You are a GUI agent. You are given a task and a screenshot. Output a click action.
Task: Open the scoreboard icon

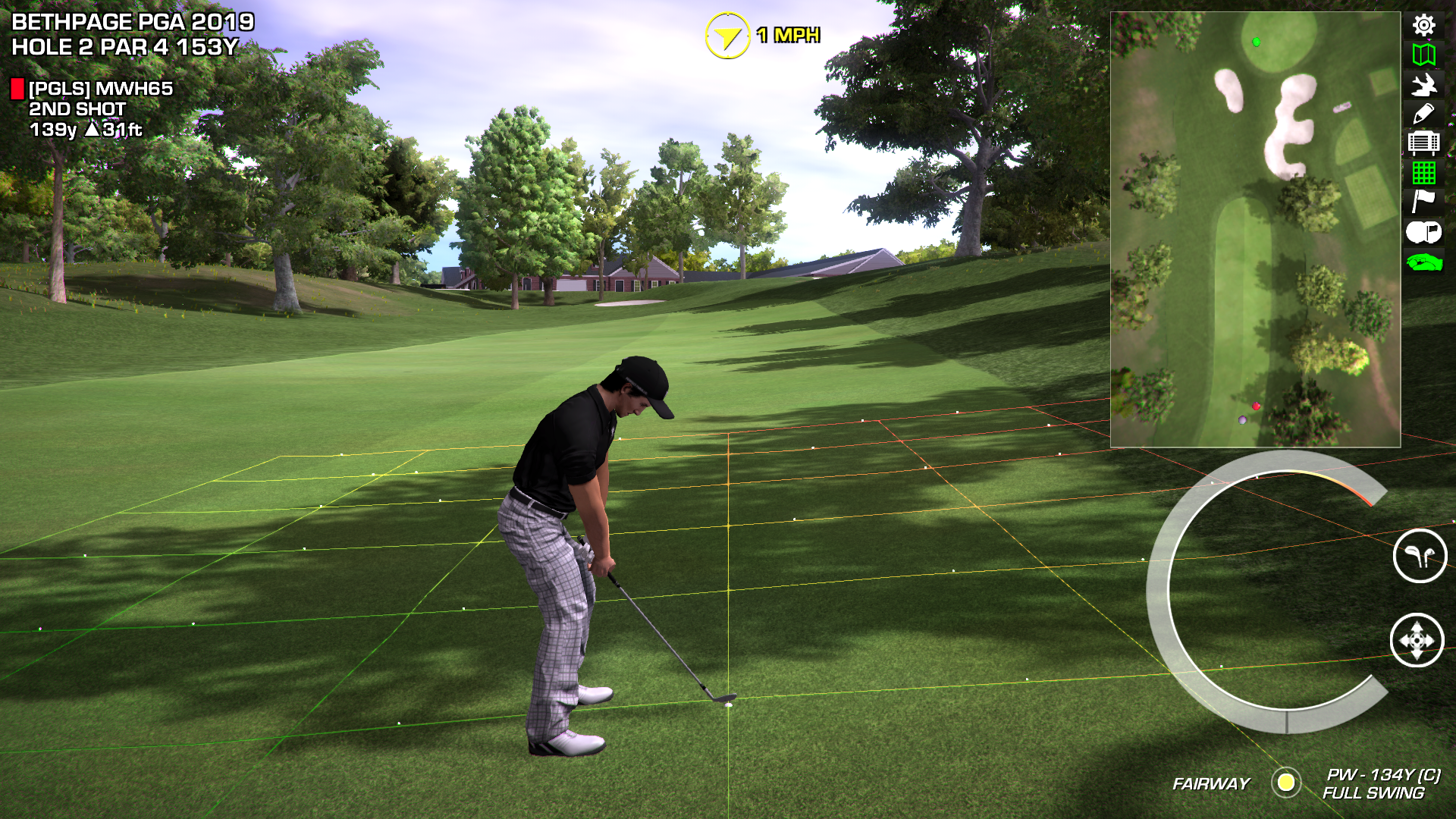pos(1423,143)
